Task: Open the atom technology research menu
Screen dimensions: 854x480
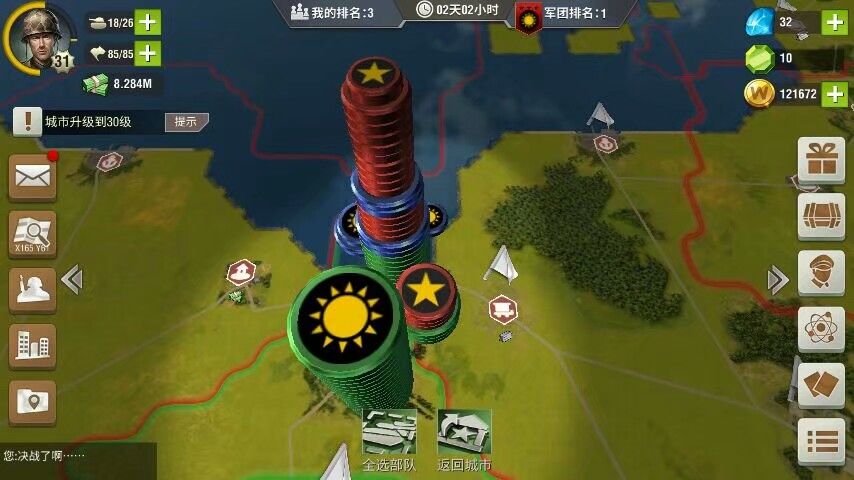Action: tap(820, 329)
